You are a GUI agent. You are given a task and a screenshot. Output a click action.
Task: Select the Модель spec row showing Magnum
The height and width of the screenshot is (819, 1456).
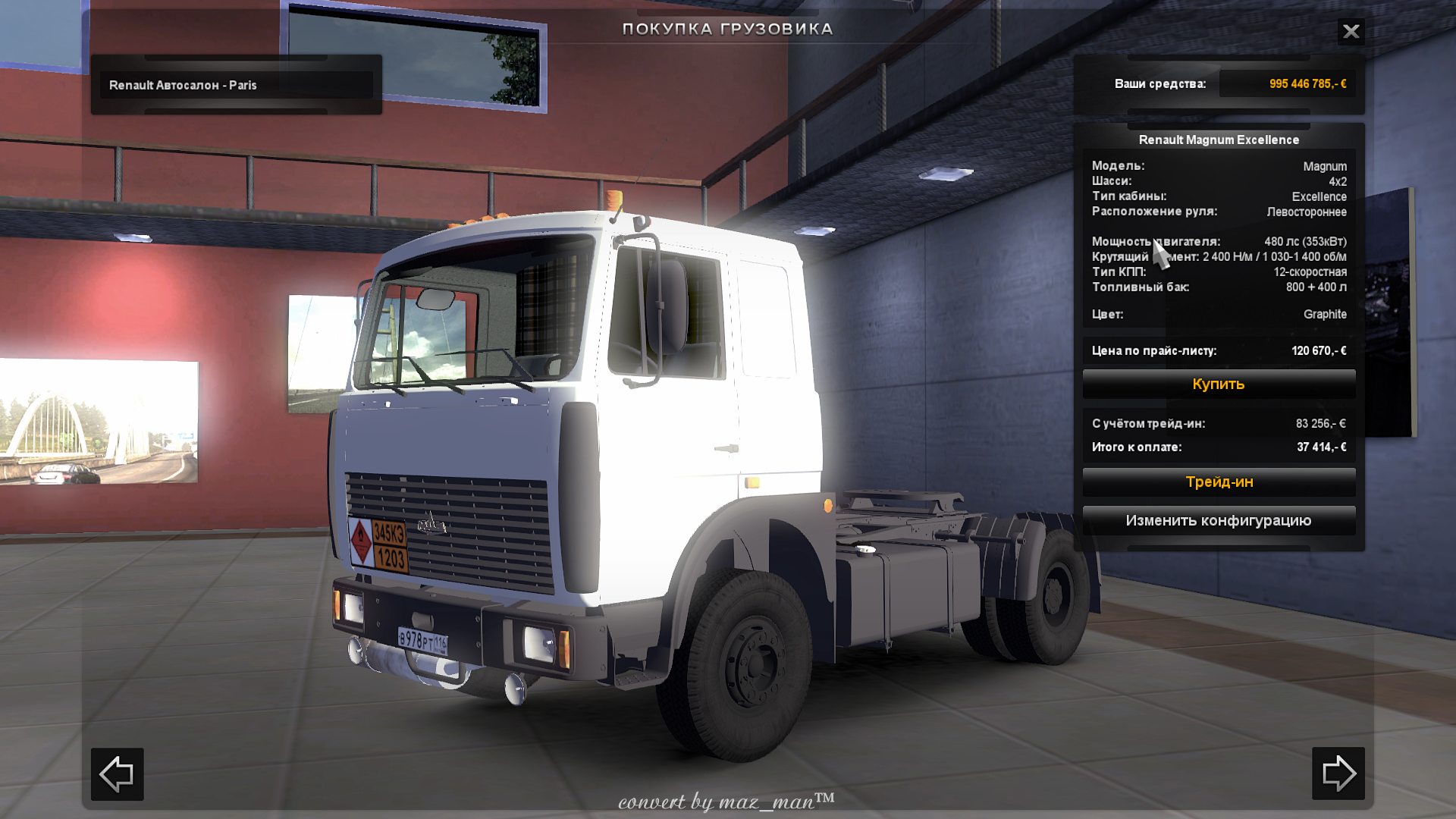tap(1218, 166)
